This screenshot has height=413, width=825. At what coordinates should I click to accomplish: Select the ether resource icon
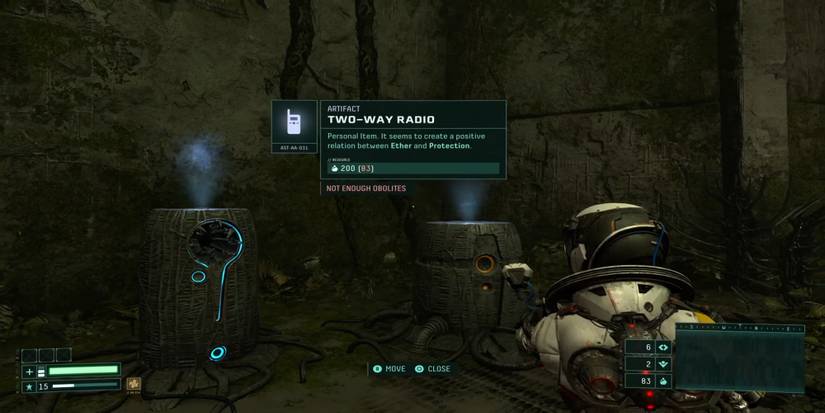[663, 347]
